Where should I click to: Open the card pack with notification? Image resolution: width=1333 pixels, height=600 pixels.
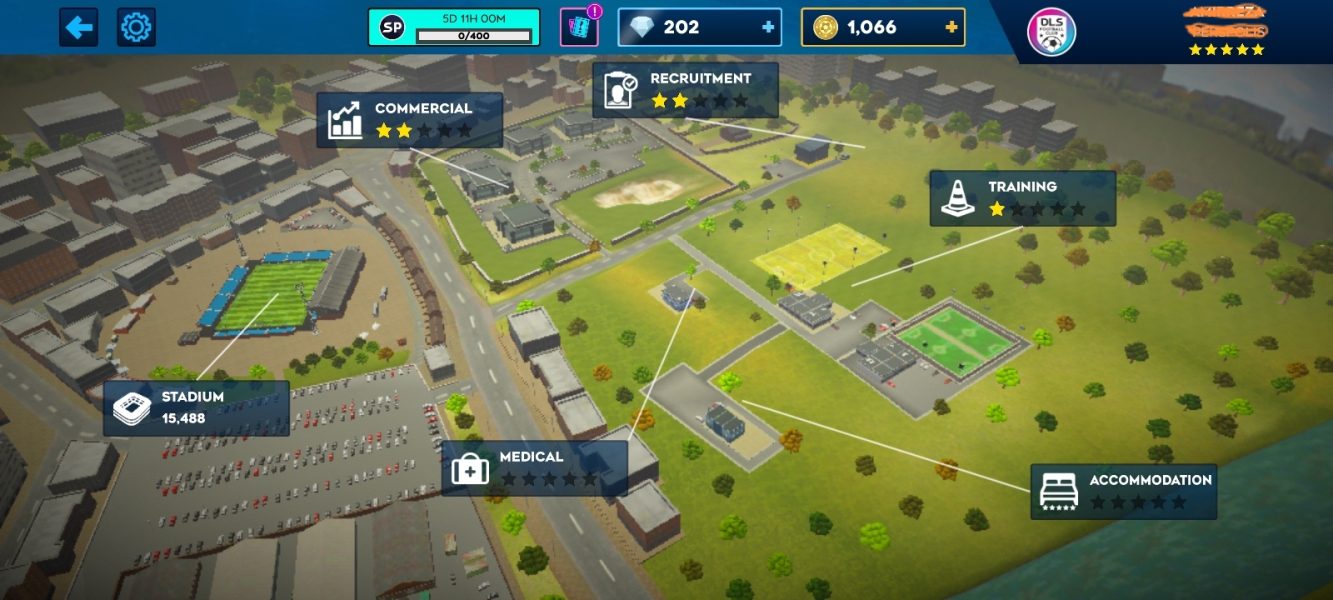click(x=579, y=28)
